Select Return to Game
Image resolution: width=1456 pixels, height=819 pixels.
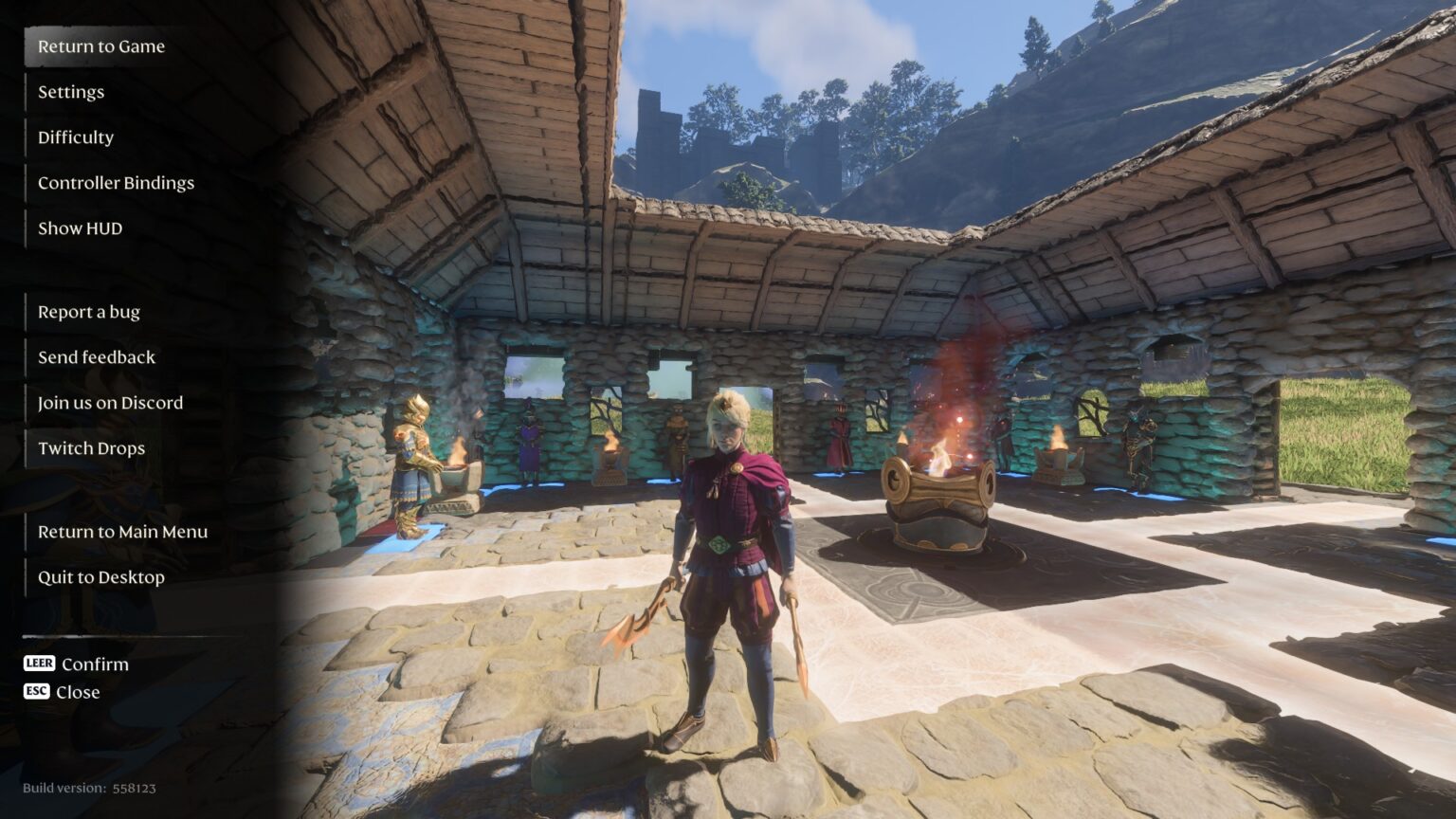(101, 46)
